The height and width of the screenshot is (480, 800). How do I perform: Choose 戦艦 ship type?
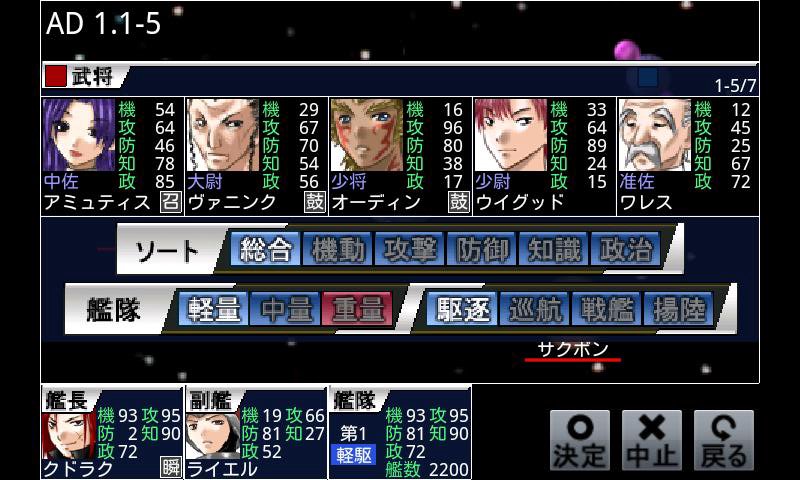(607, 309)
